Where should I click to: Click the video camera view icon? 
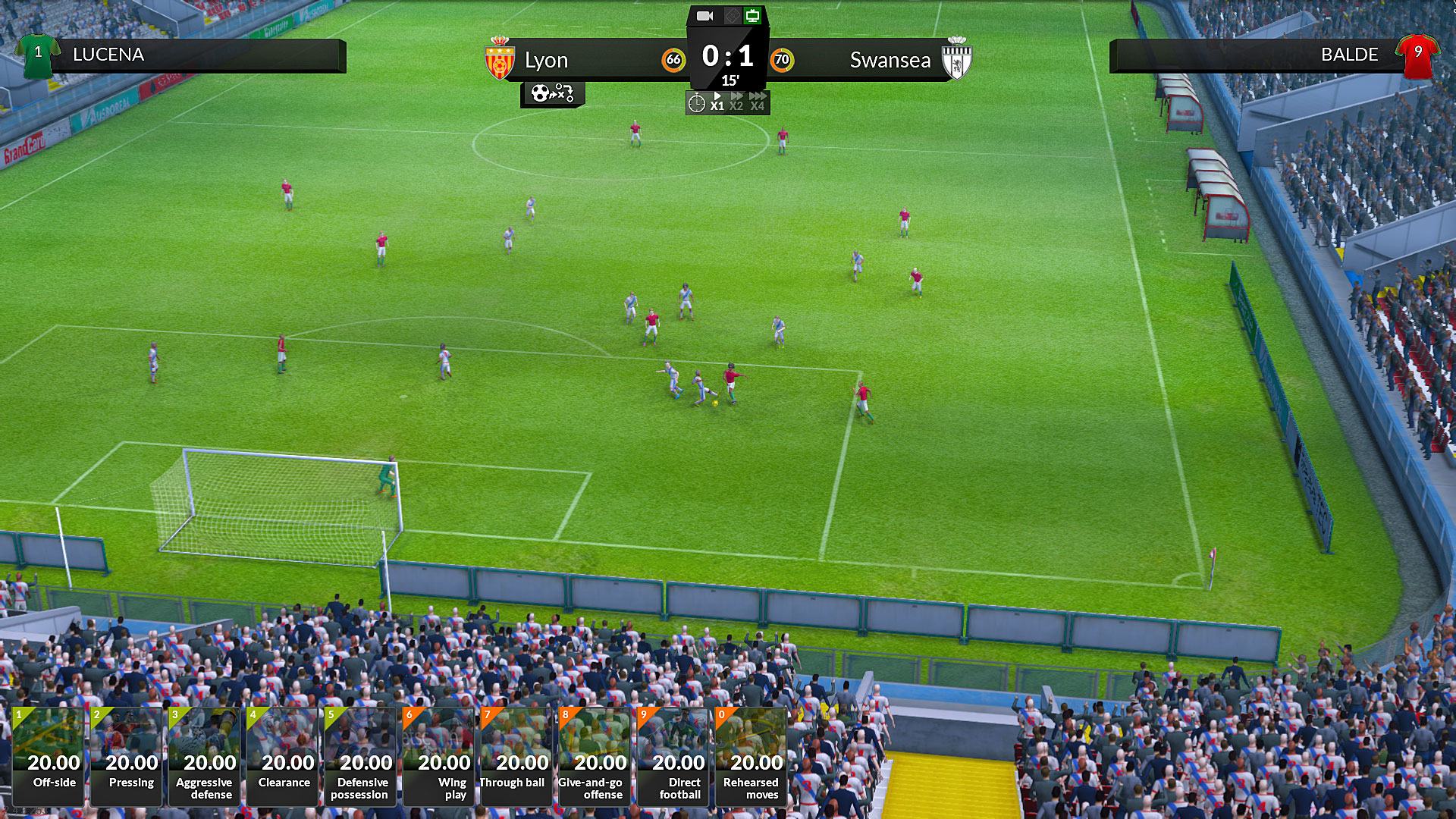(x=705, y=16)
